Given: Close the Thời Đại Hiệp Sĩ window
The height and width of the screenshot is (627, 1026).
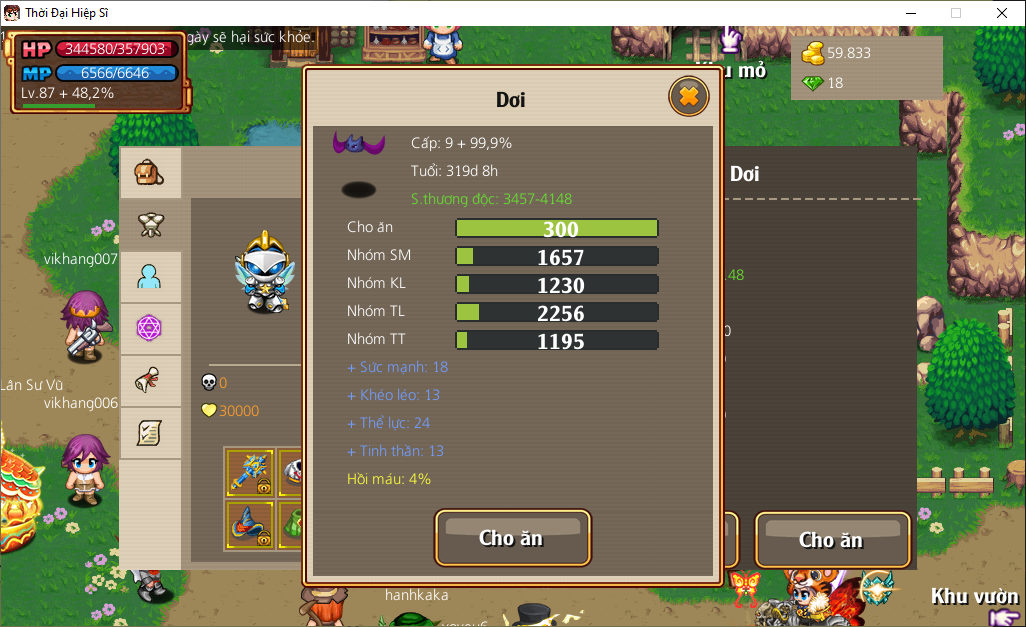Looking at the screenshot, I should (x=1001, y=13).
